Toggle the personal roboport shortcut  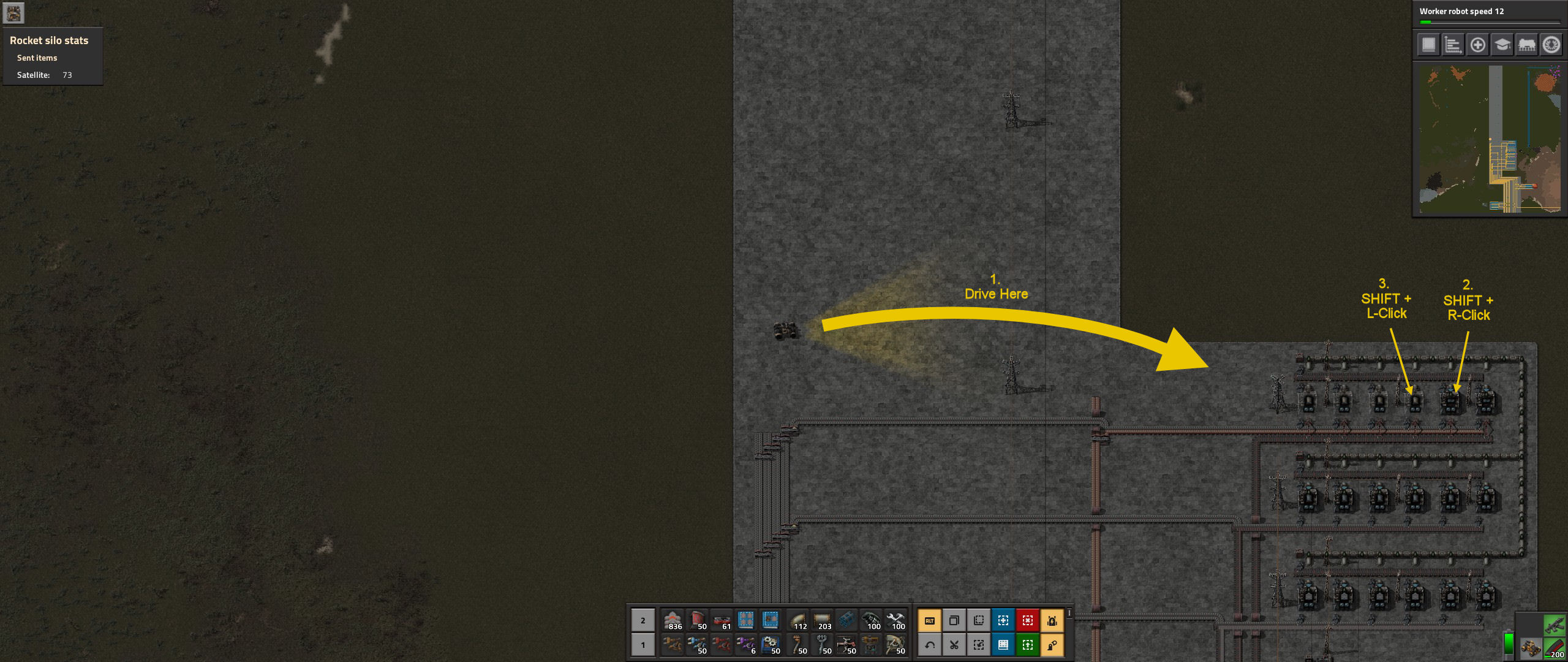pos(1053,620)
